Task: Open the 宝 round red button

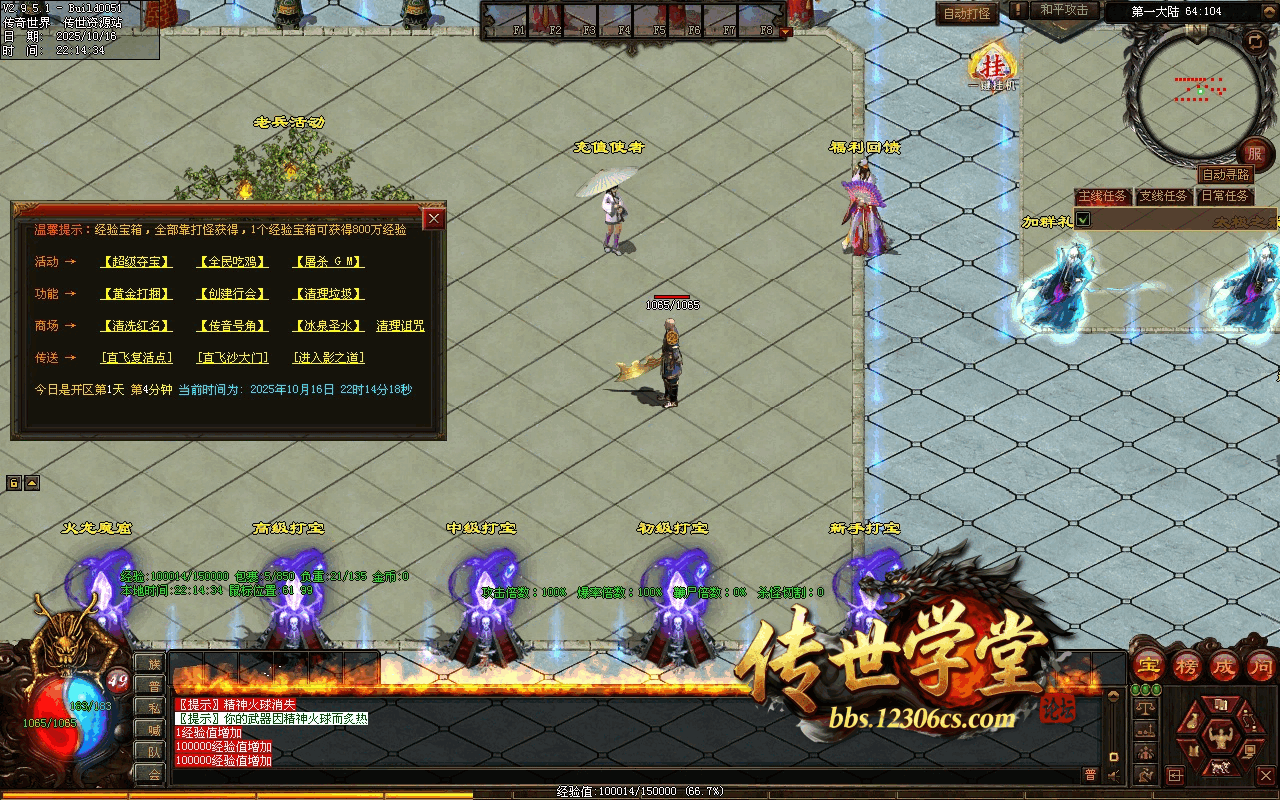Action: click(1148, 665)
